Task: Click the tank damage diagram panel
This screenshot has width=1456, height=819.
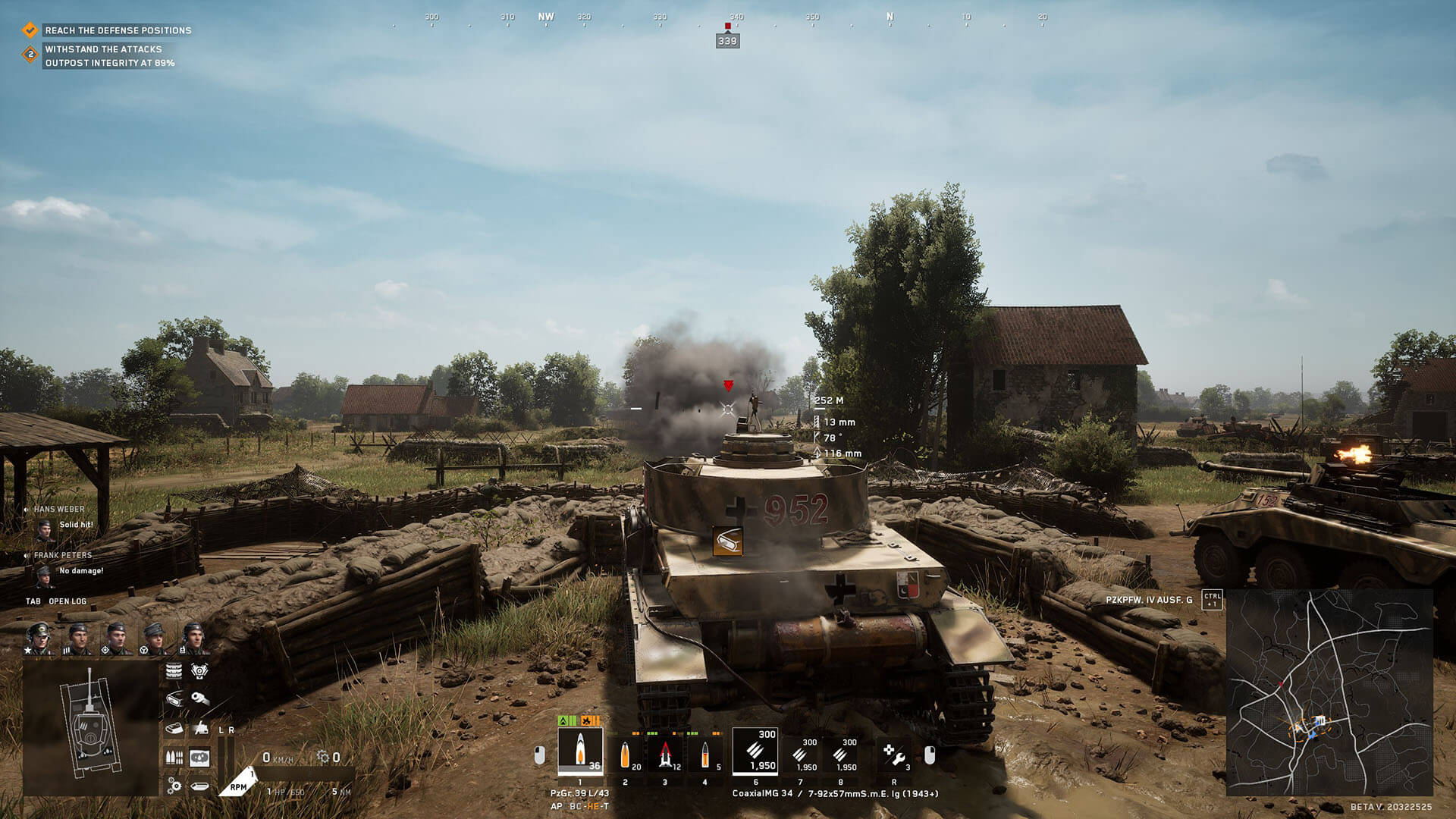Action: 90,728
